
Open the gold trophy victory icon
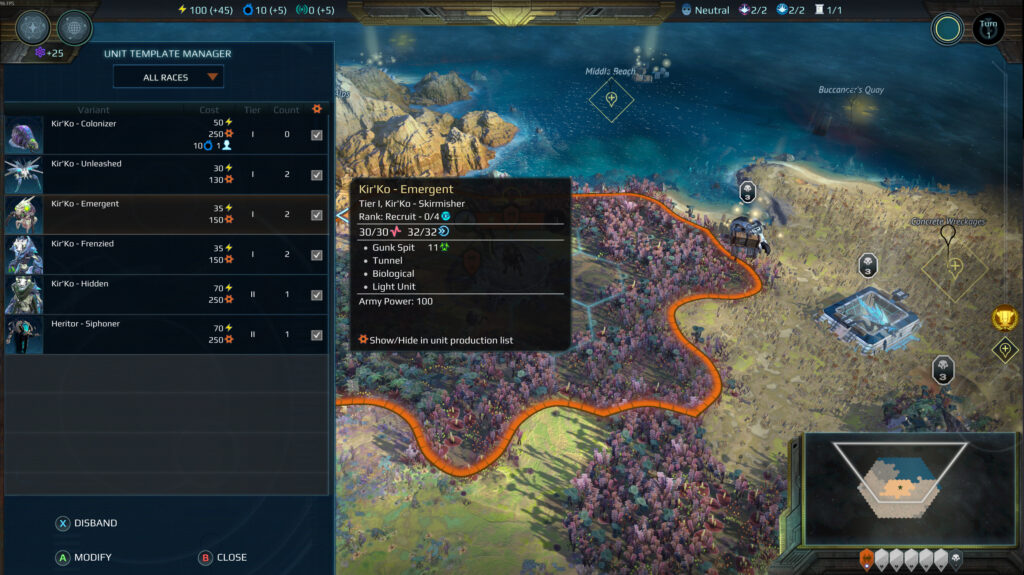tap(1005, 319)
